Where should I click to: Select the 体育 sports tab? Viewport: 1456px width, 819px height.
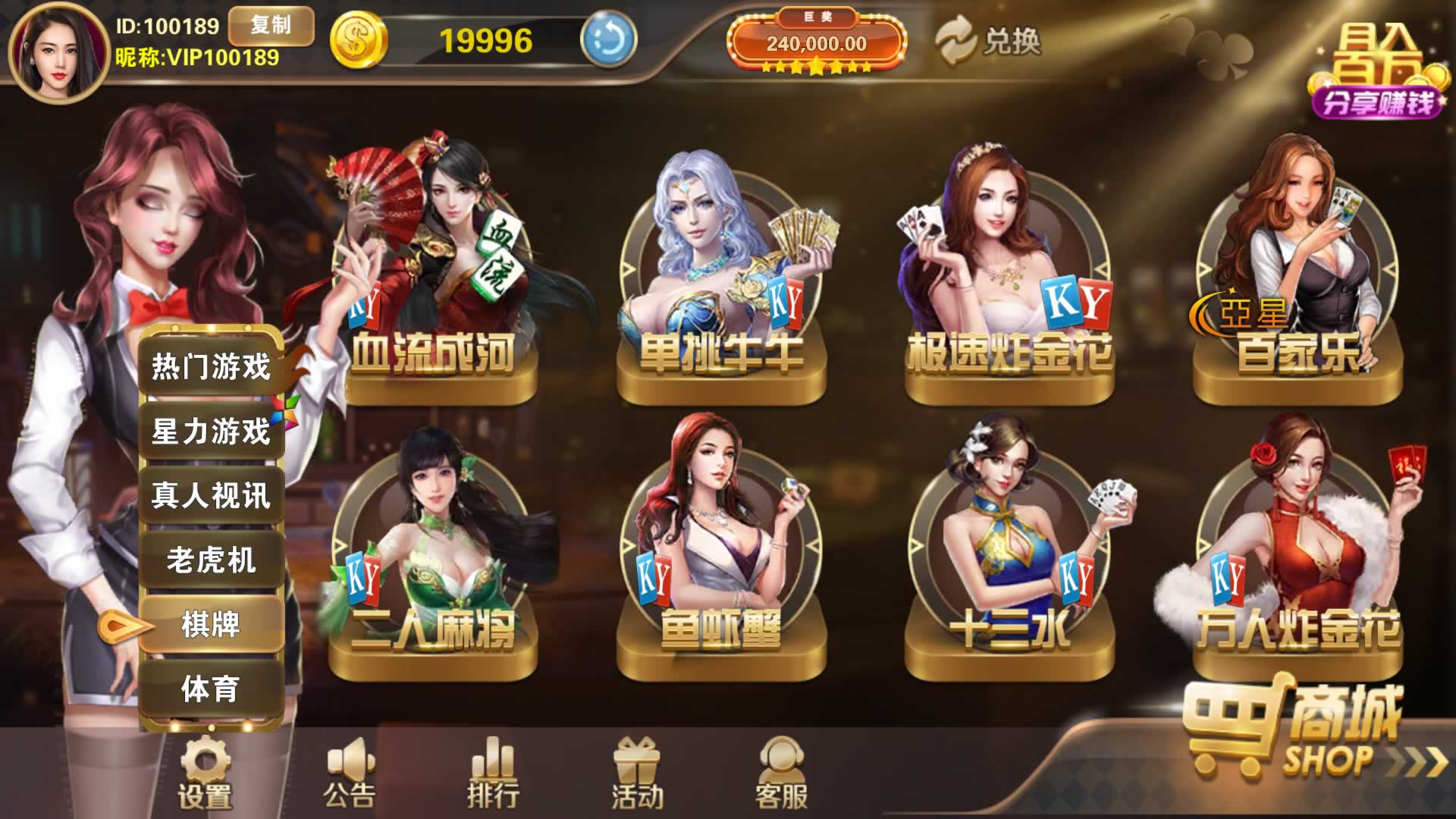click(x=211, y=689)
